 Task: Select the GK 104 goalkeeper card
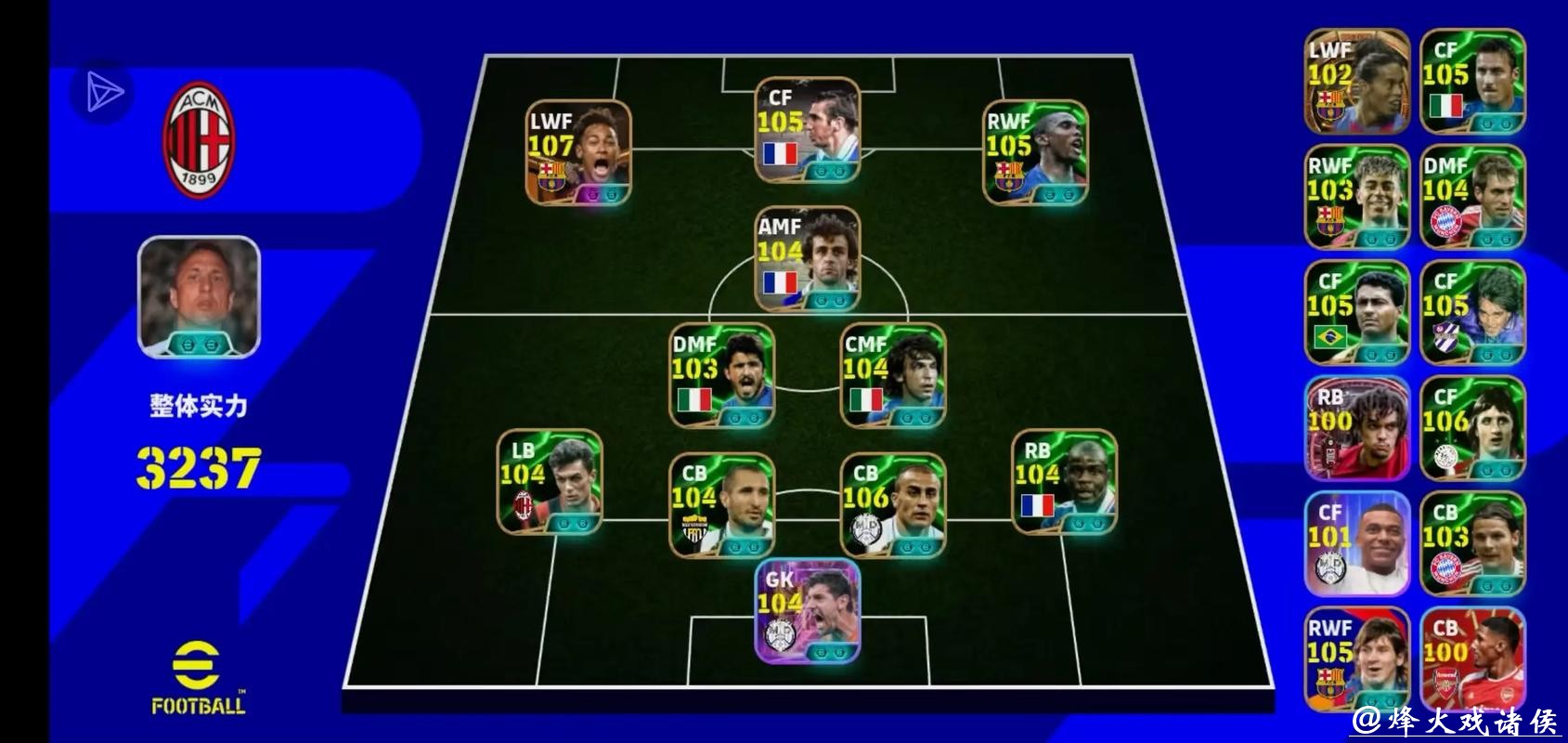click(807, 611)
